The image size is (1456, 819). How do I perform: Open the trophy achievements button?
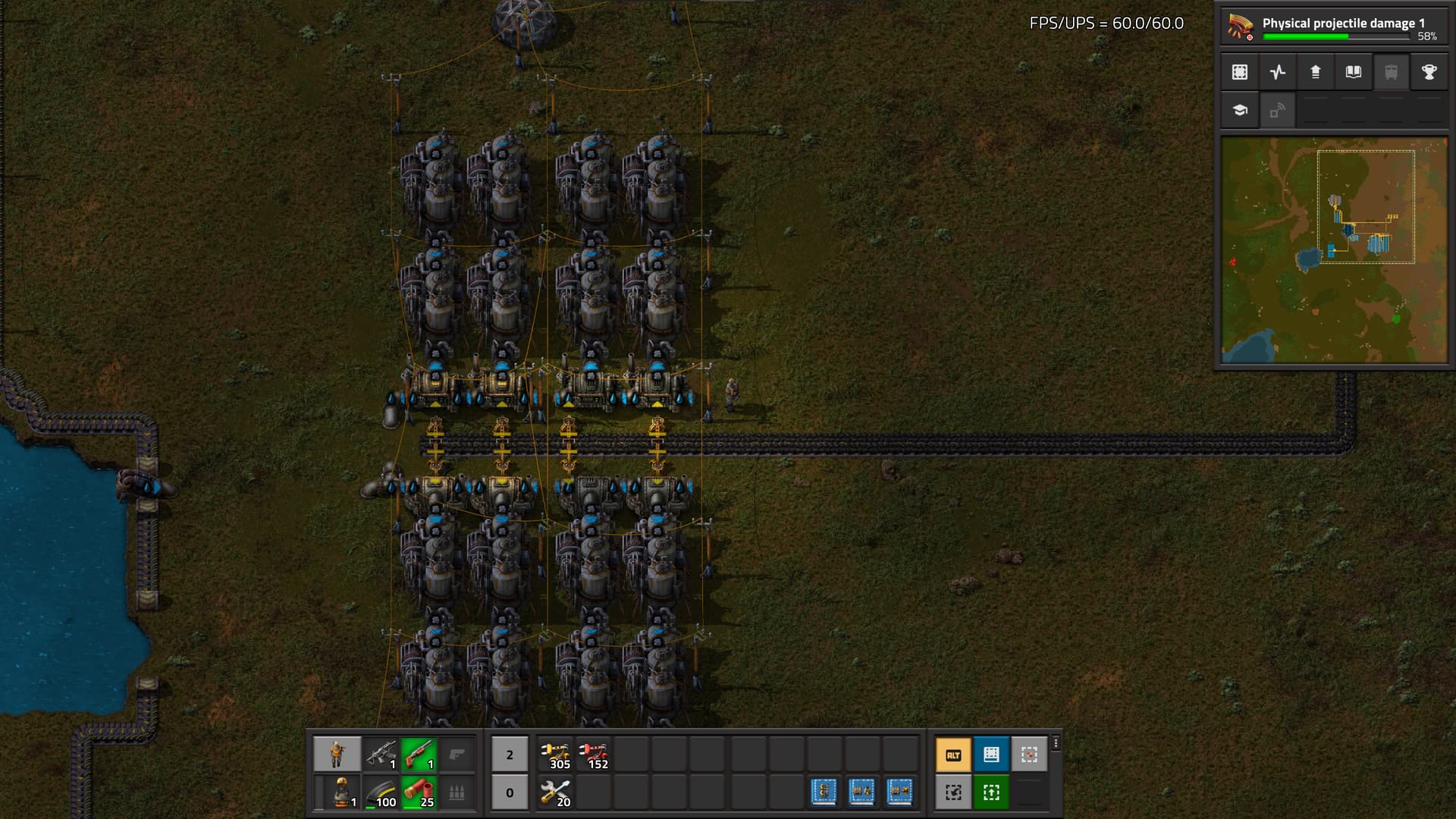[1429, 72]
